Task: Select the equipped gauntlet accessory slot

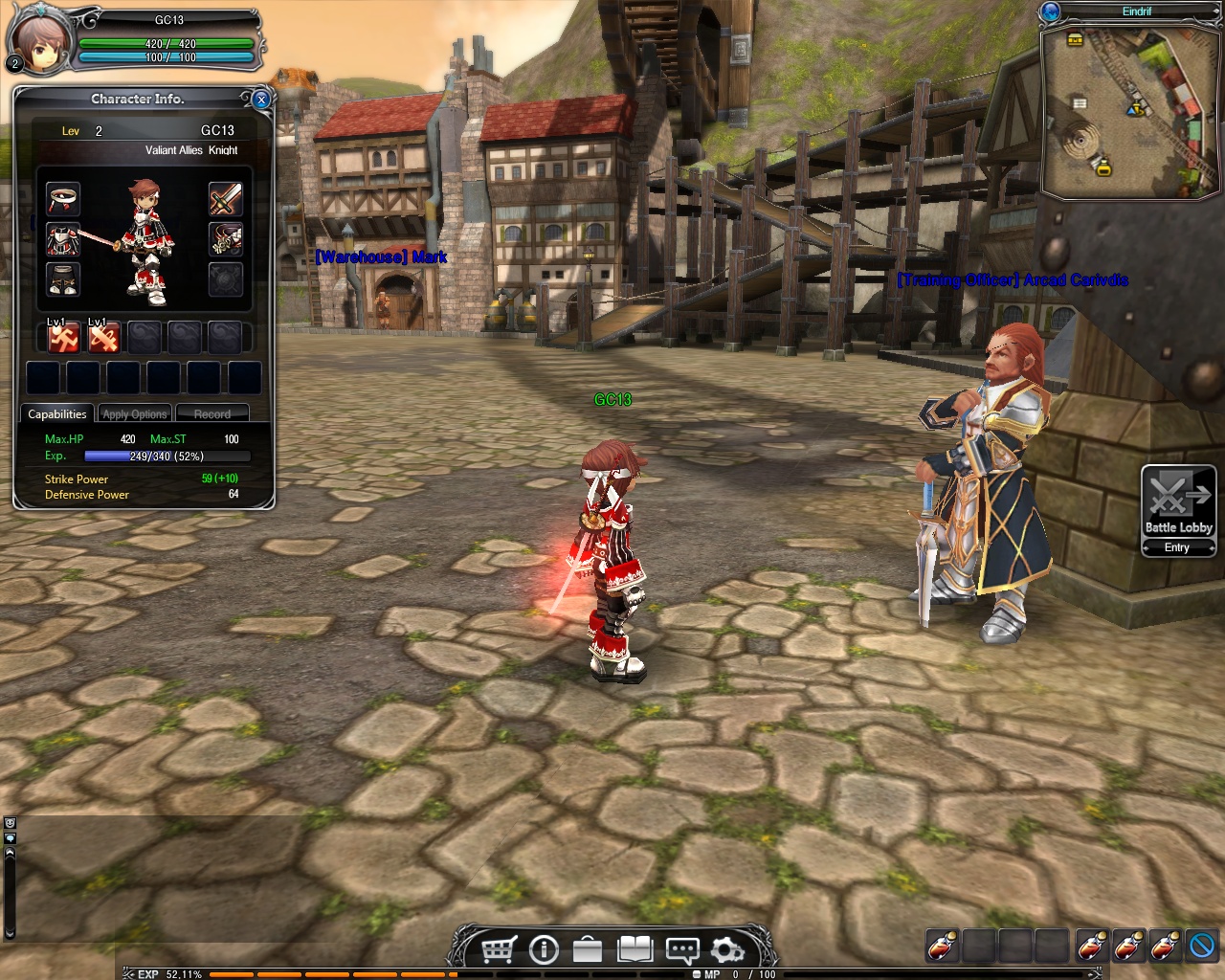Action: pos(226,240)
